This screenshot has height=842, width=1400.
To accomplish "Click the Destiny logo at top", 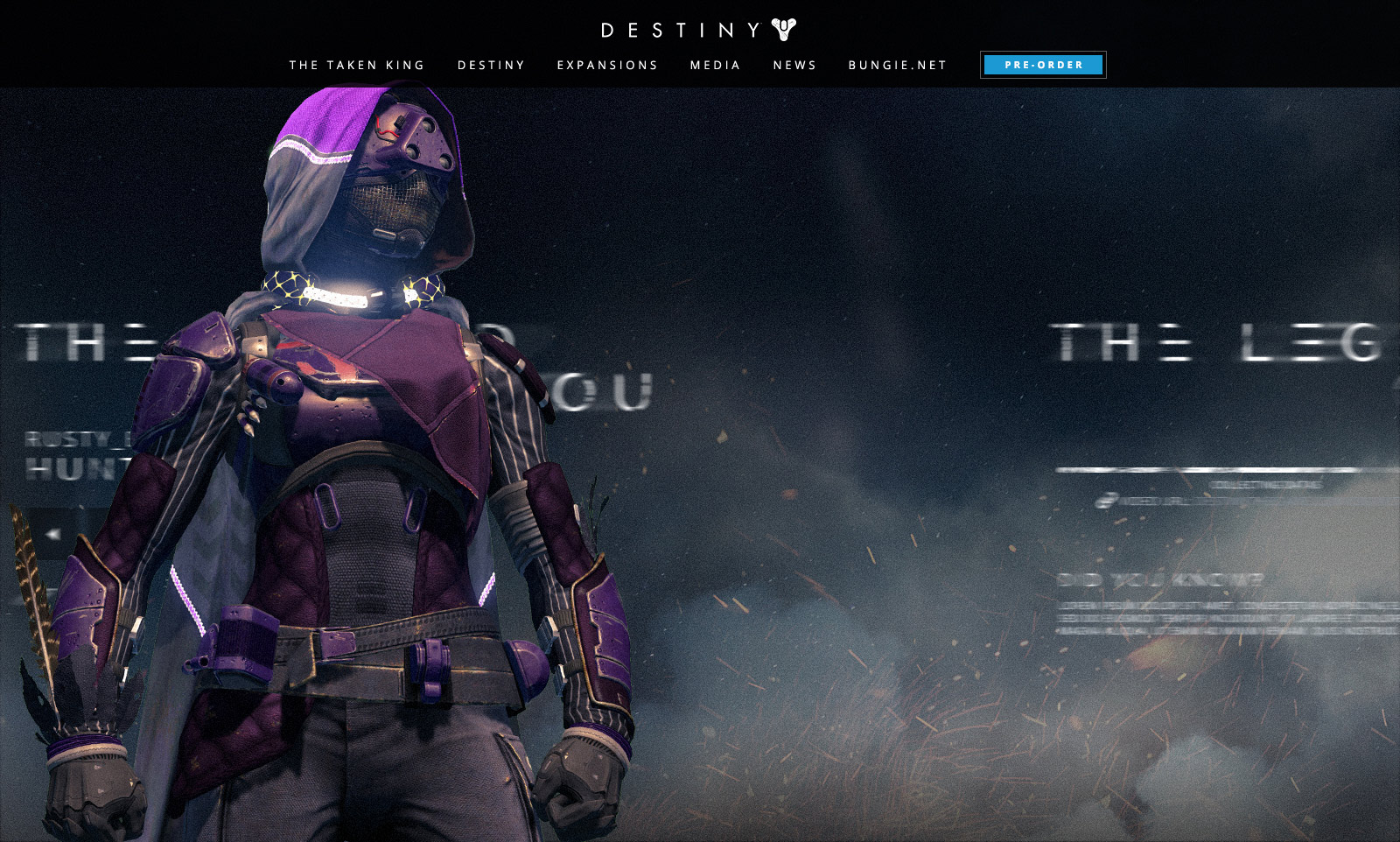I will point(698,31).
